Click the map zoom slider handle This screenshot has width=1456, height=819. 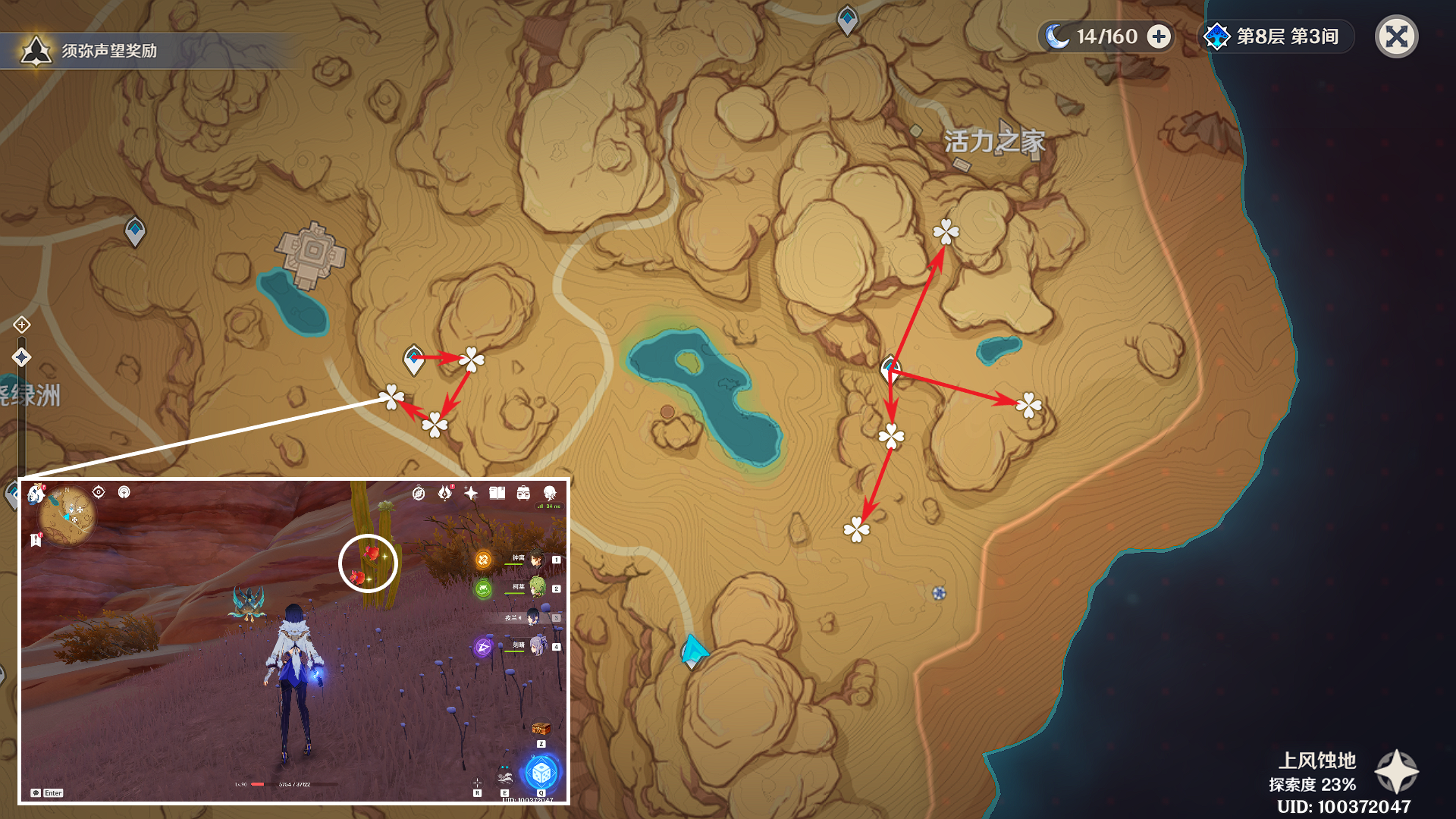click(x=21, y=357)
